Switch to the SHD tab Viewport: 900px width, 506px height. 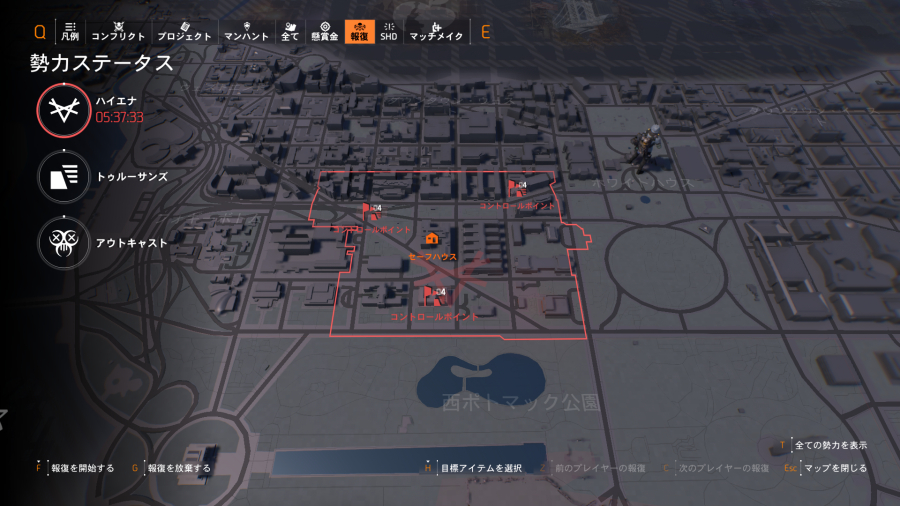click(x=389, y=31)
